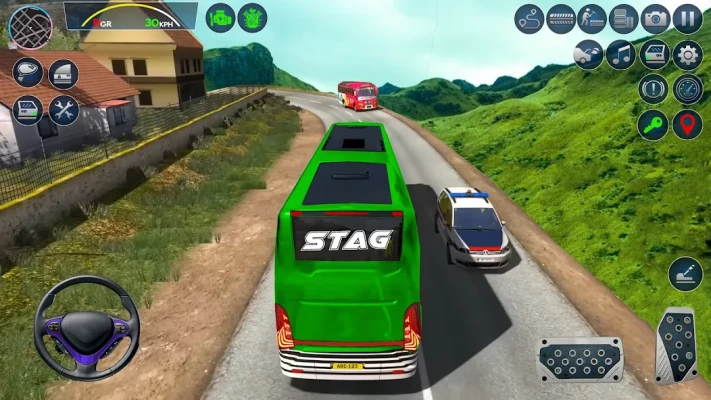Open the gear settings
Image resolution: width=711 pixels, height=400 pixels.
coord(687,54)
